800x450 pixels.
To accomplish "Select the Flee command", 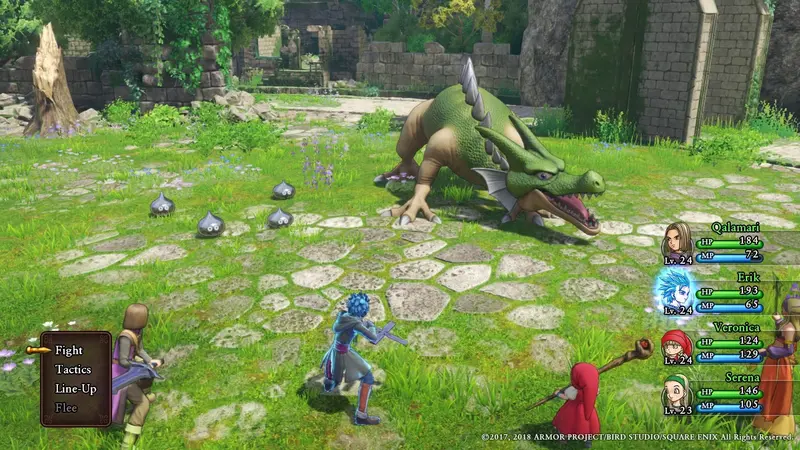I will tap(66, 407).
